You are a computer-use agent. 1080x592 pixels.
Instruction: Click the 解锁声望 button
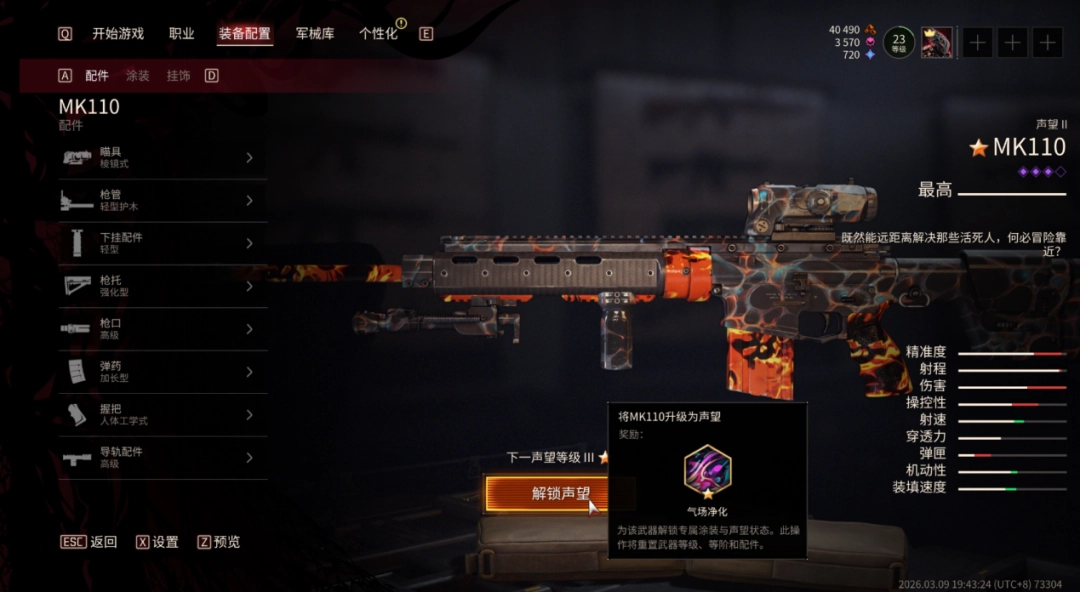(x=560, y=494)
